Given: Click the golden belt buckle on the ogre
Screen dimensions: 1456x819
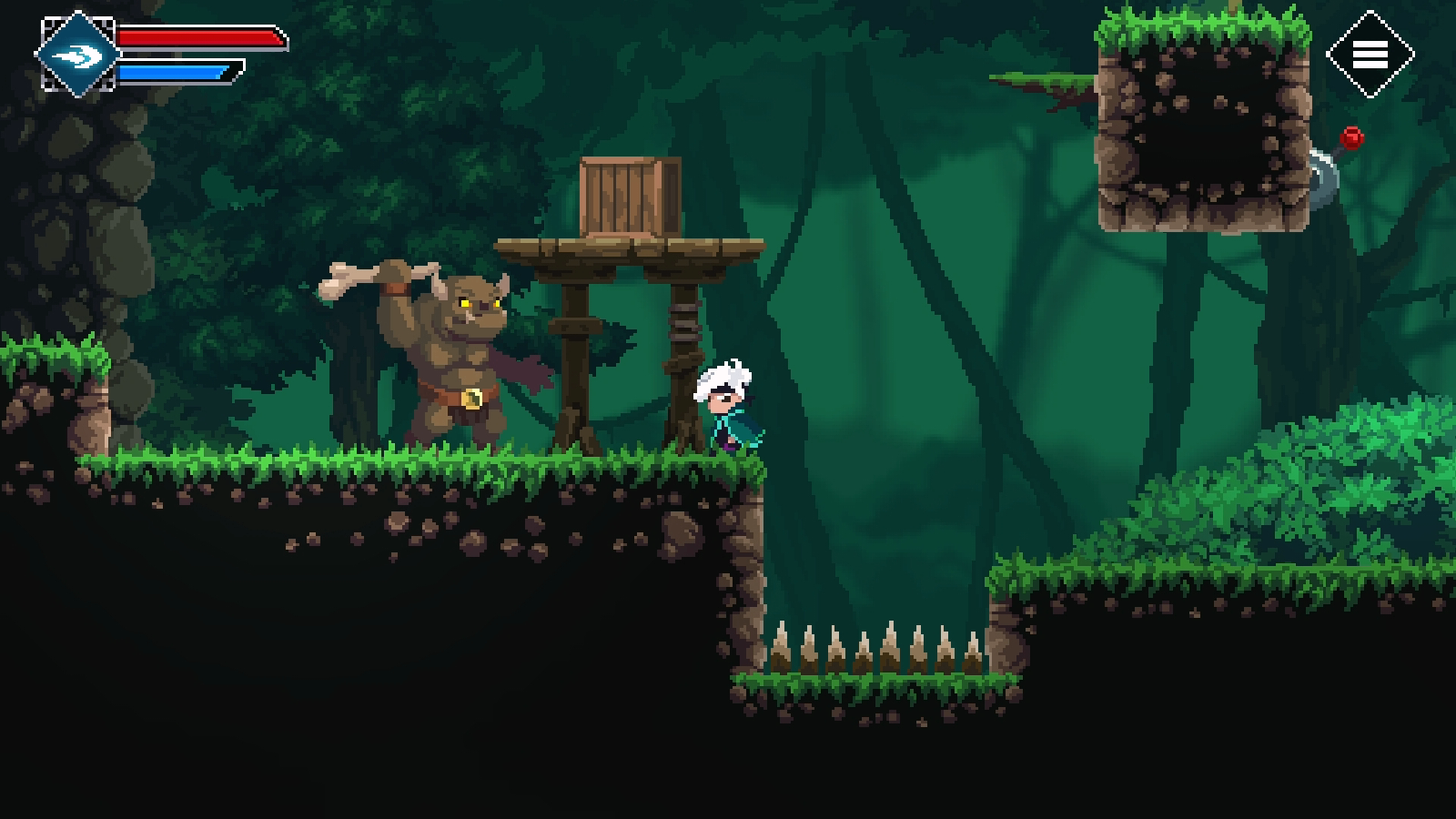Looking at the screenshot, I should click(471, 398).
